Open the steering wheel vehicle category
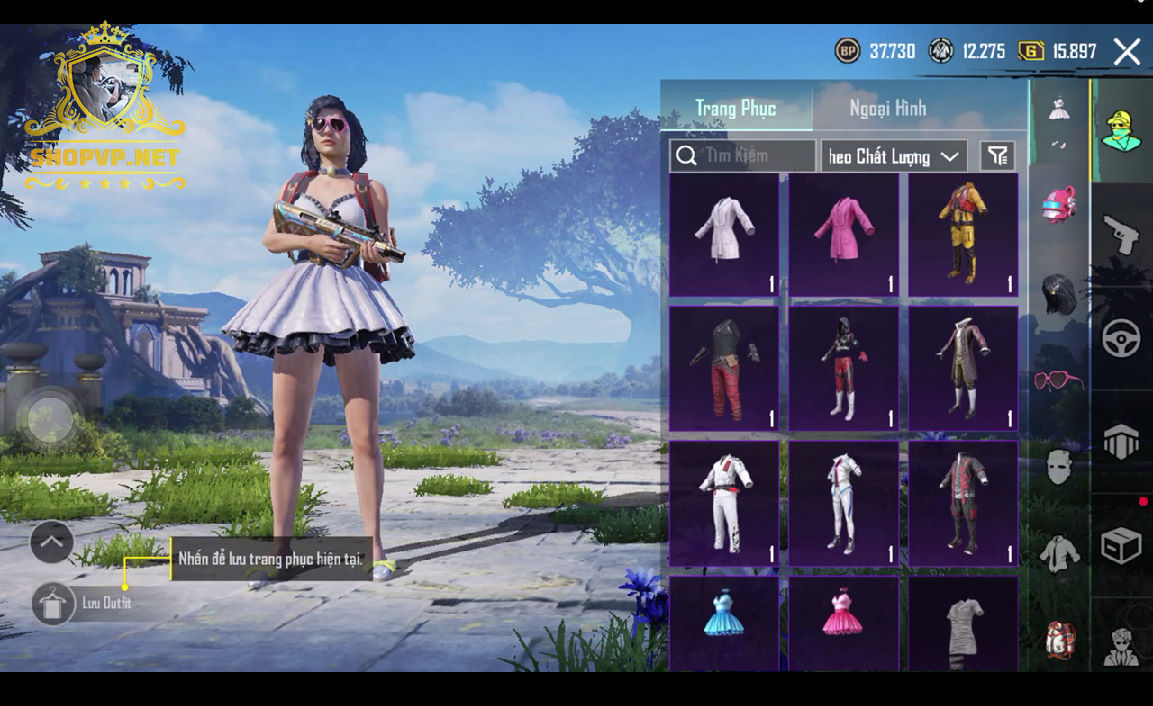 tap(1121, 339)
